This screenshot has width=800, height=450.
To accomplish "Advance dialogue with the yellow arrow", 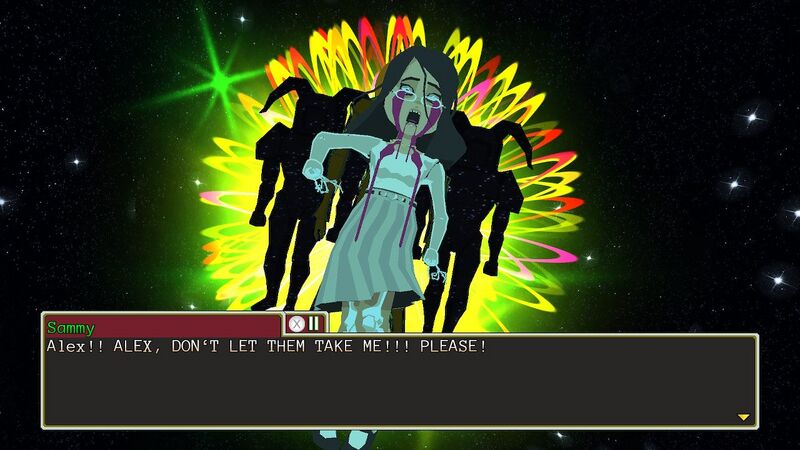I will 743,417.
